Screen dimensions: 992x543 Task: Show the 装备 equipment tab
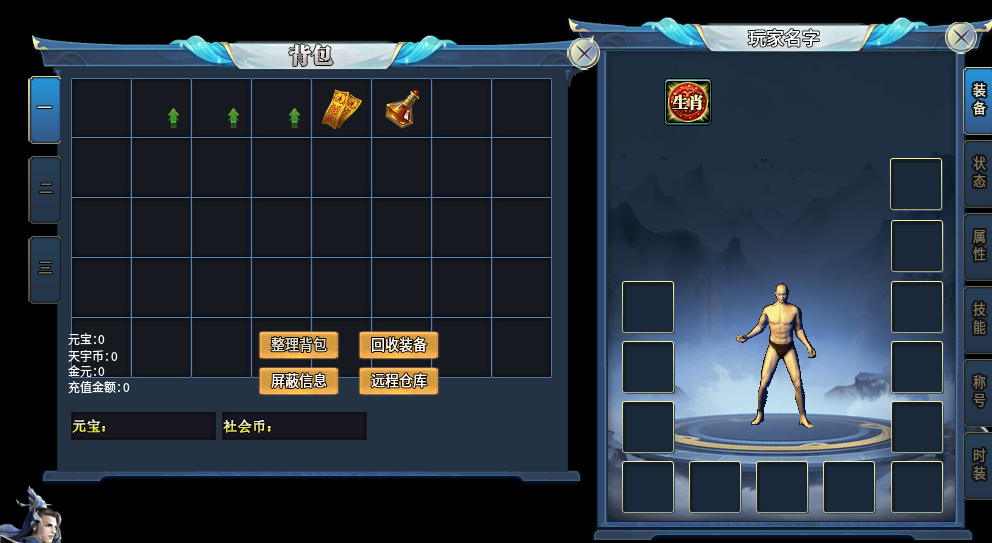coord(978,100)
